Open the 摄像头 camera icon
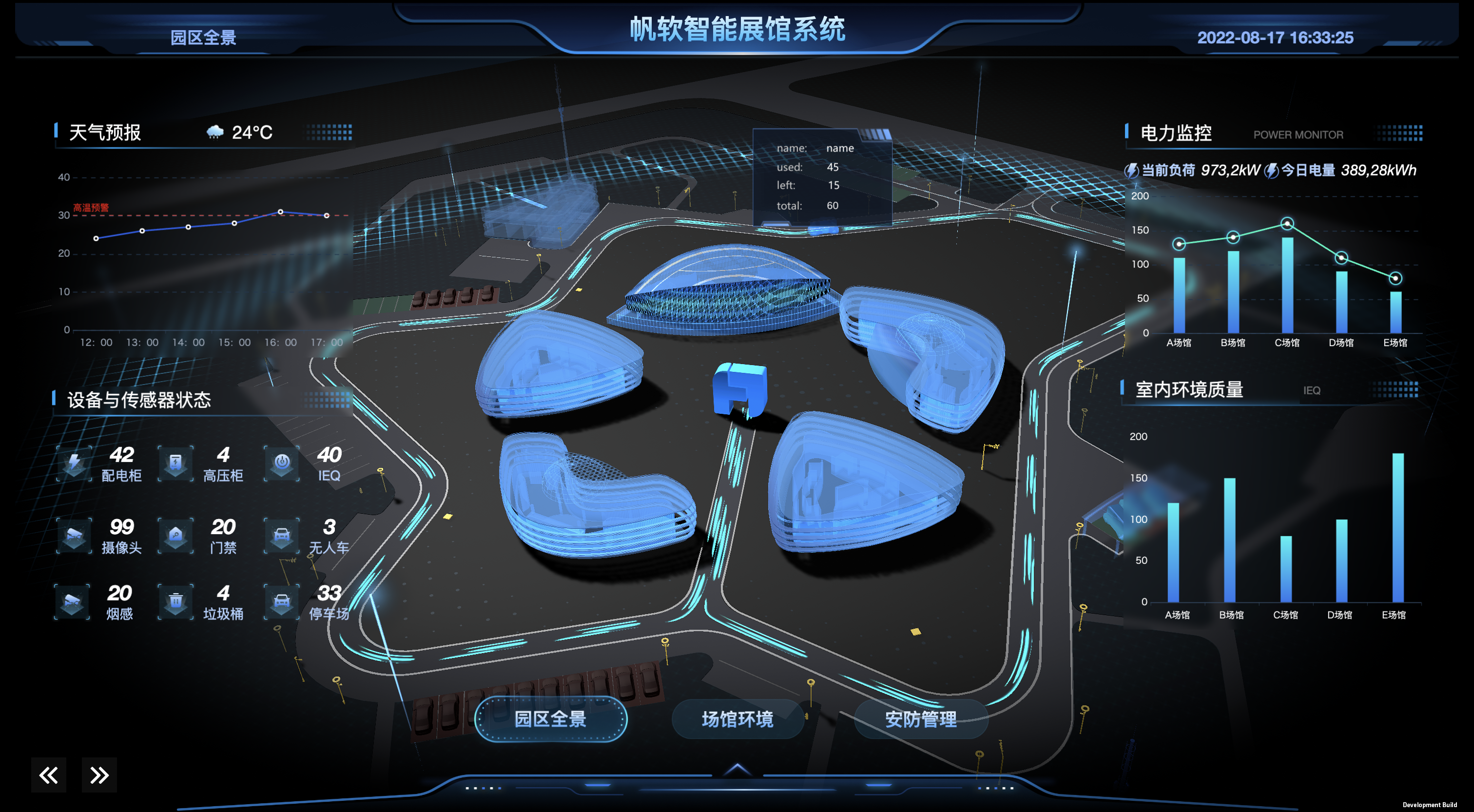 point(75,536)
